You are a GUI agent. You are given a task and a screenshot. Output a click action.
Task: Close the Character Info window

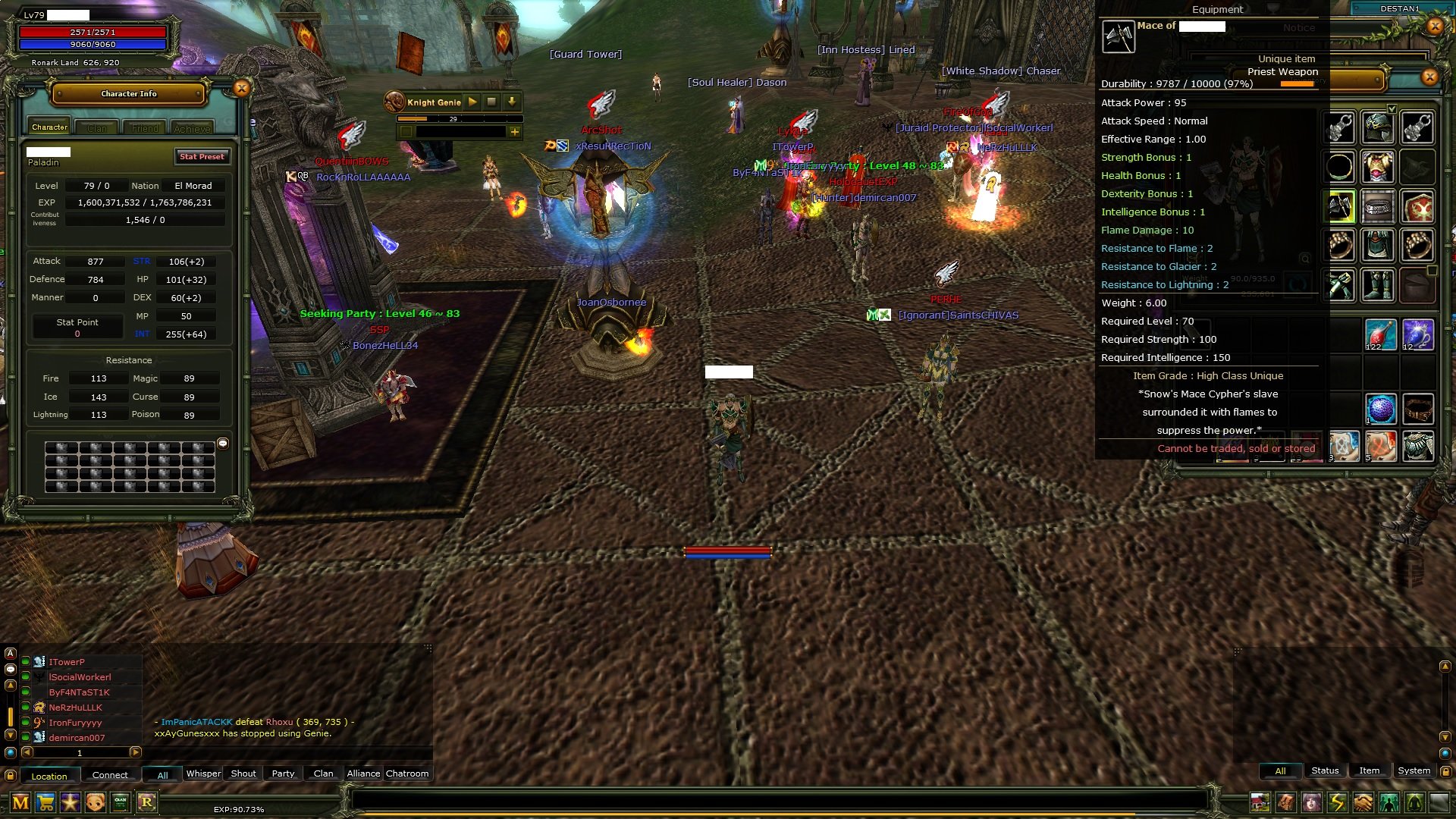(x=241, y=89)
